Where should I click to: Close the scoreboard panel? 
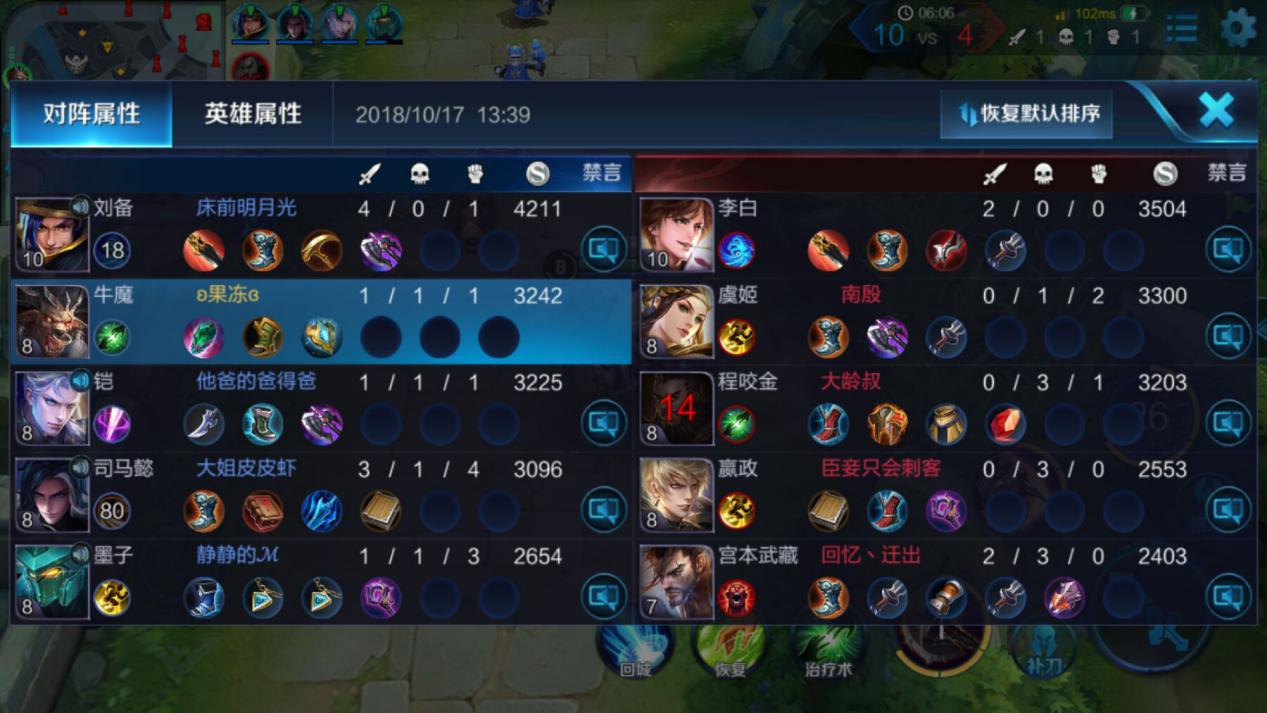[1216, 110]
